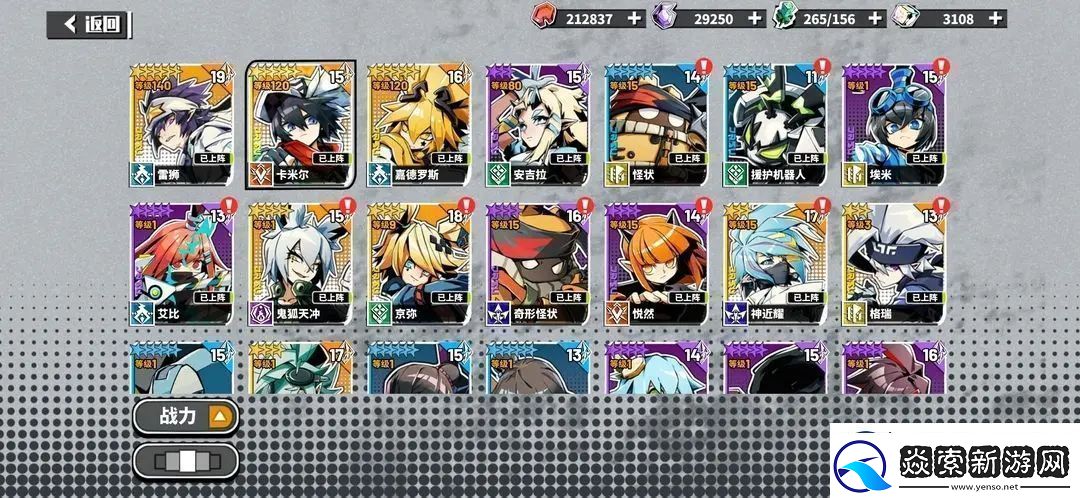Open 嘉德罗斯 character card
Image resolution: width=1080 pixels, height=498 pixels.
click(x=419, y=124)
